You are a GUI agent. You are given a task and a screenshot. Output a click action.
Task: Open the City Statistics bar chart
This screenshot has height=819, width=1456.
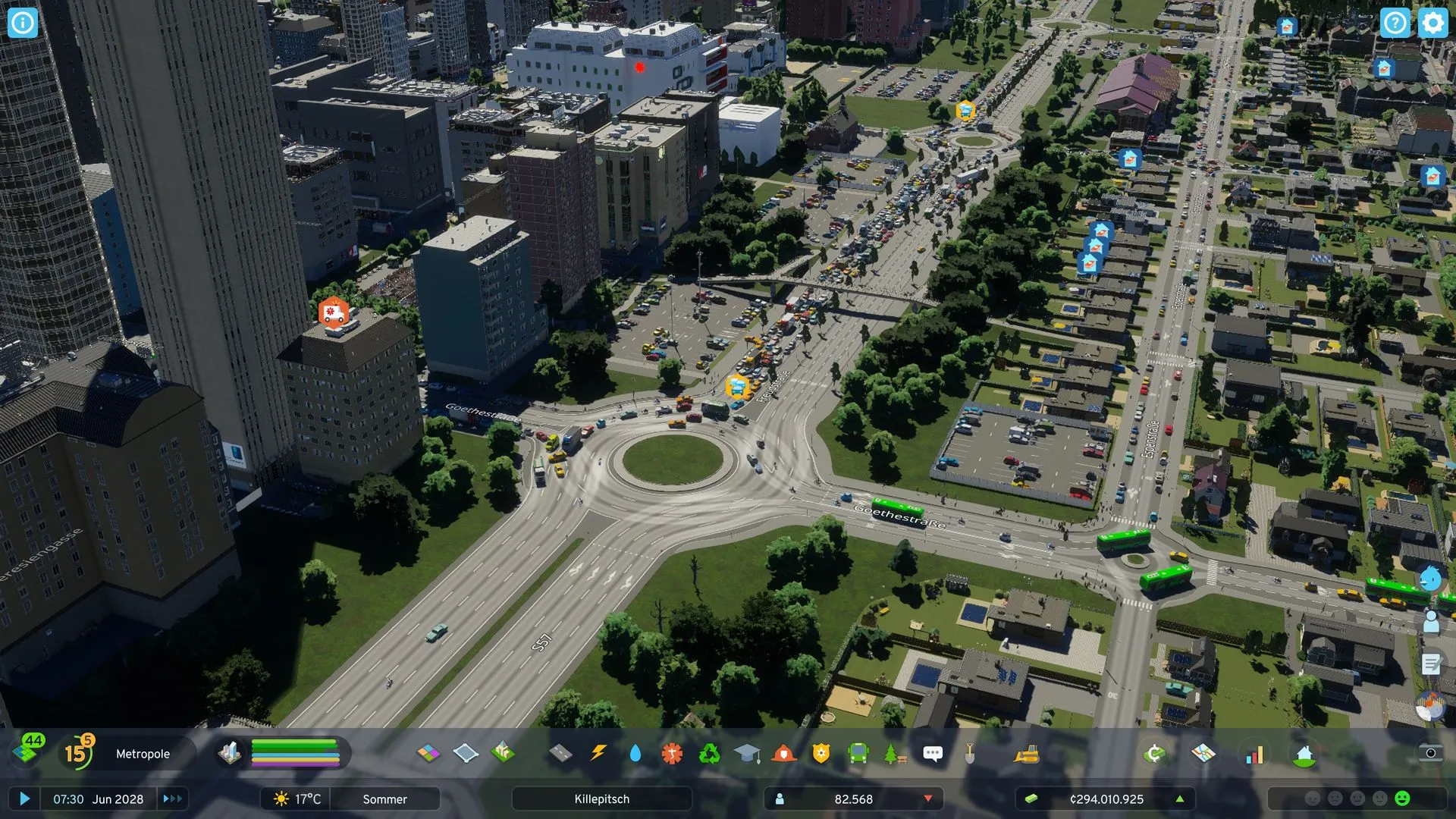point(1255,754)
